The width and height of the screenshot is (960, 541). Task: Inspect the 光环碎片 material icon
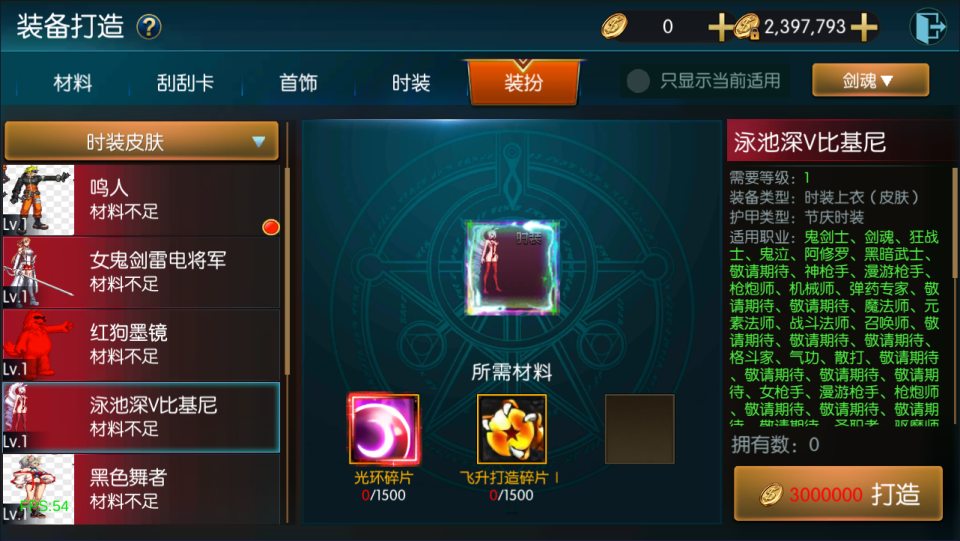(x=383, y=429)
